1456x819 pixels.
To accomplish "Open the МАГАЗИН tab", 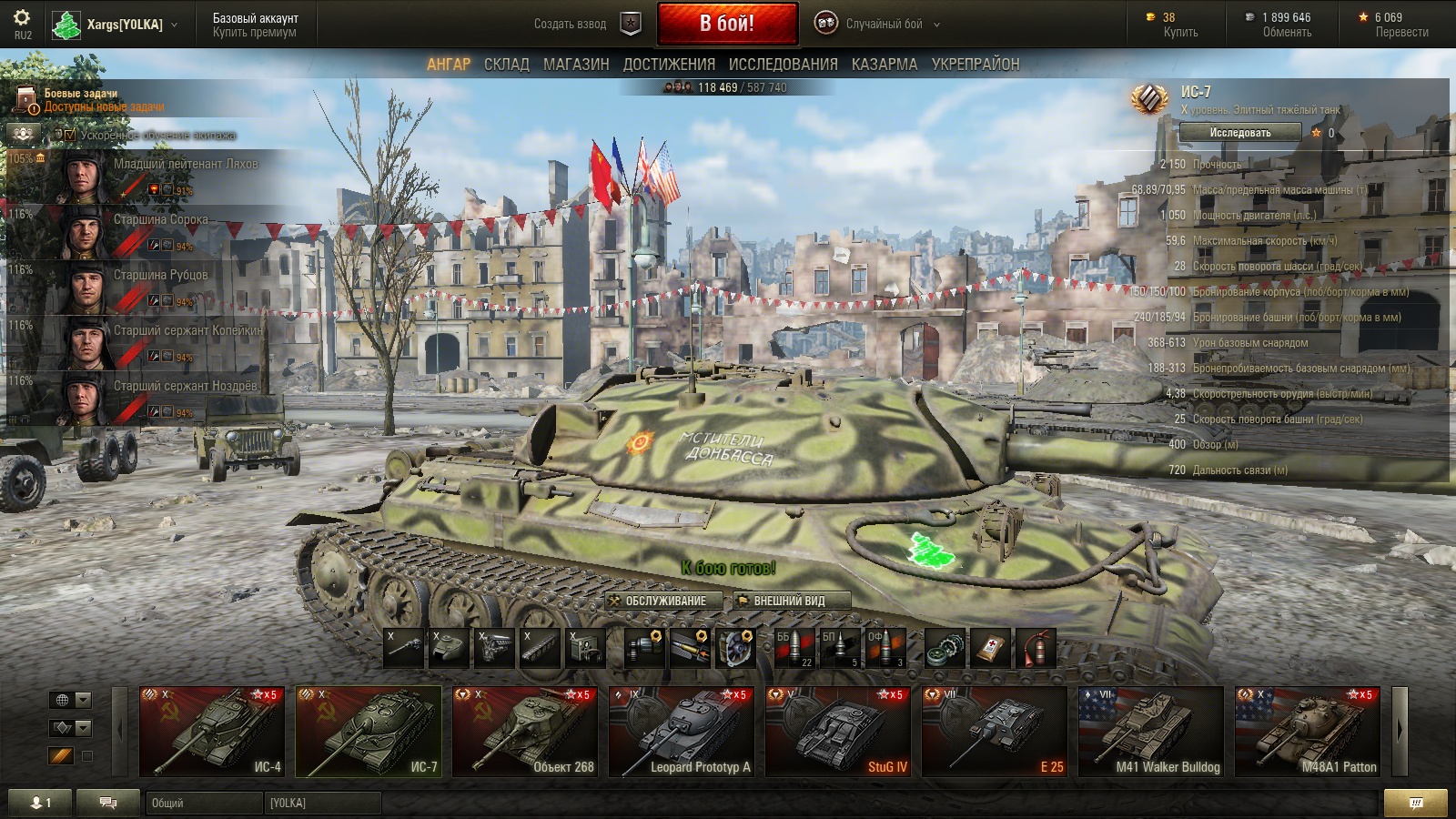I will coord(576,65).
